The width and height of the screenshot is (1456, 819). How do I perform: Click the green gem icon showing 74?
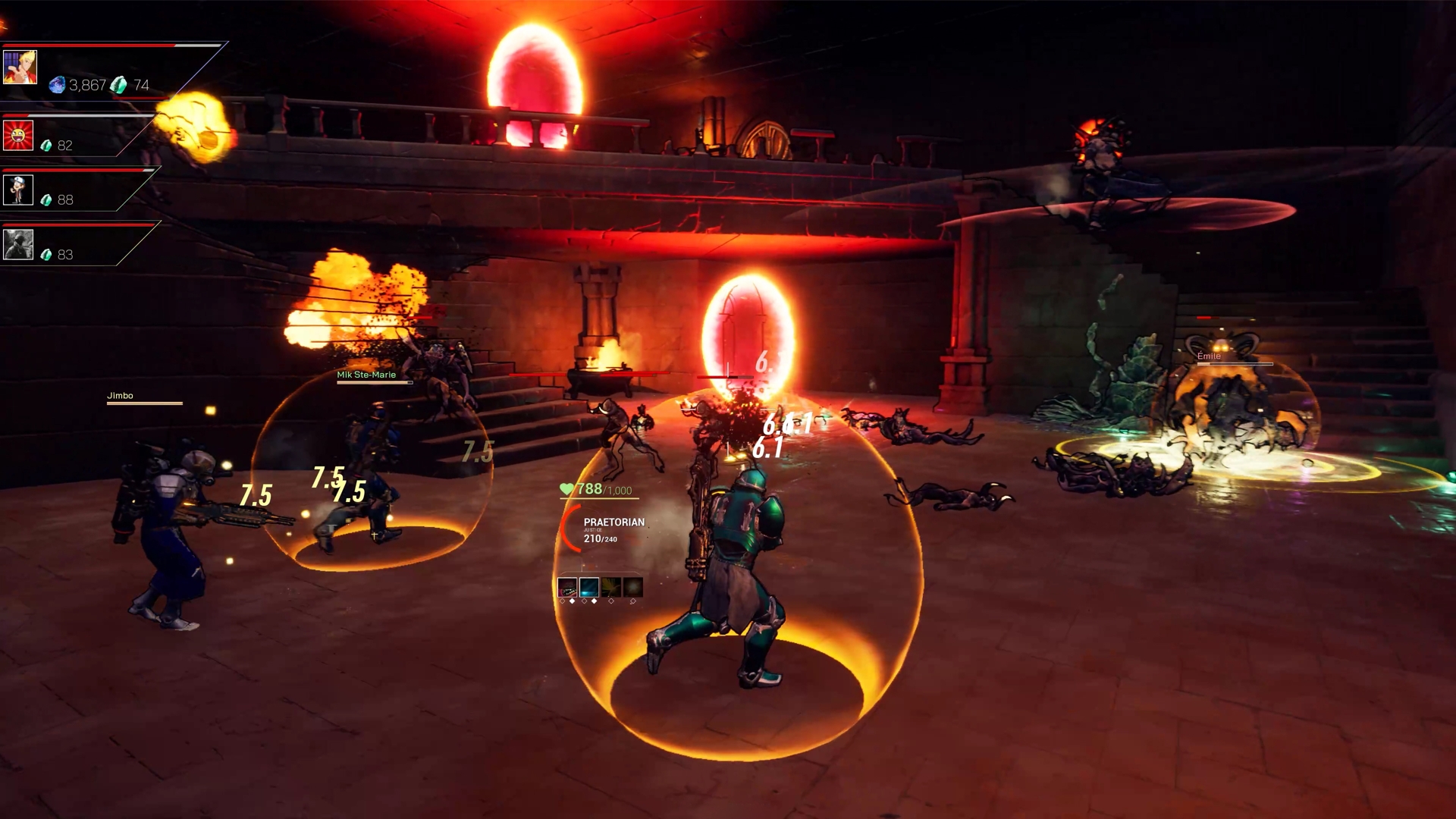point(118,85)
